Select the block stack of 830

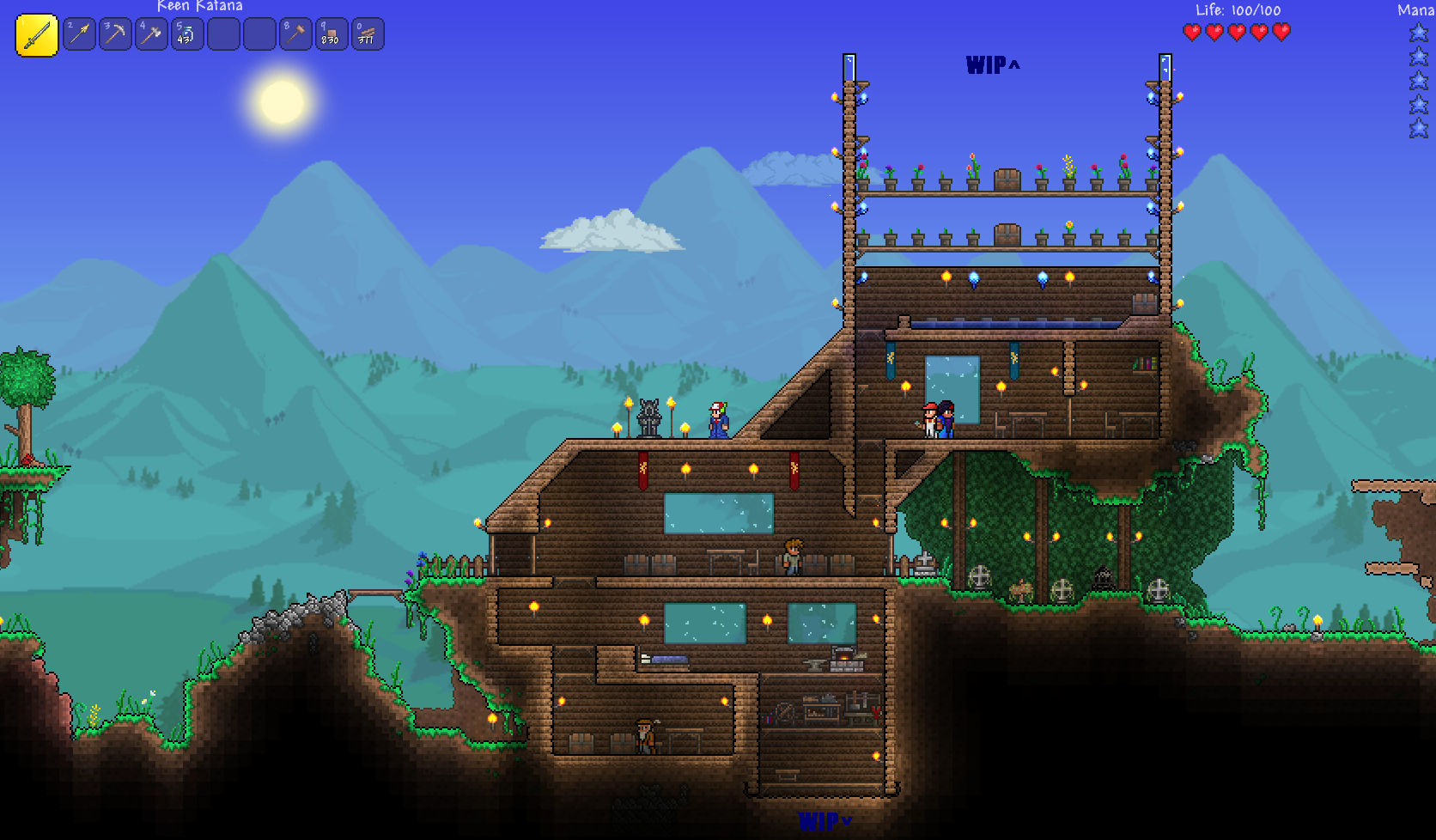332,34
